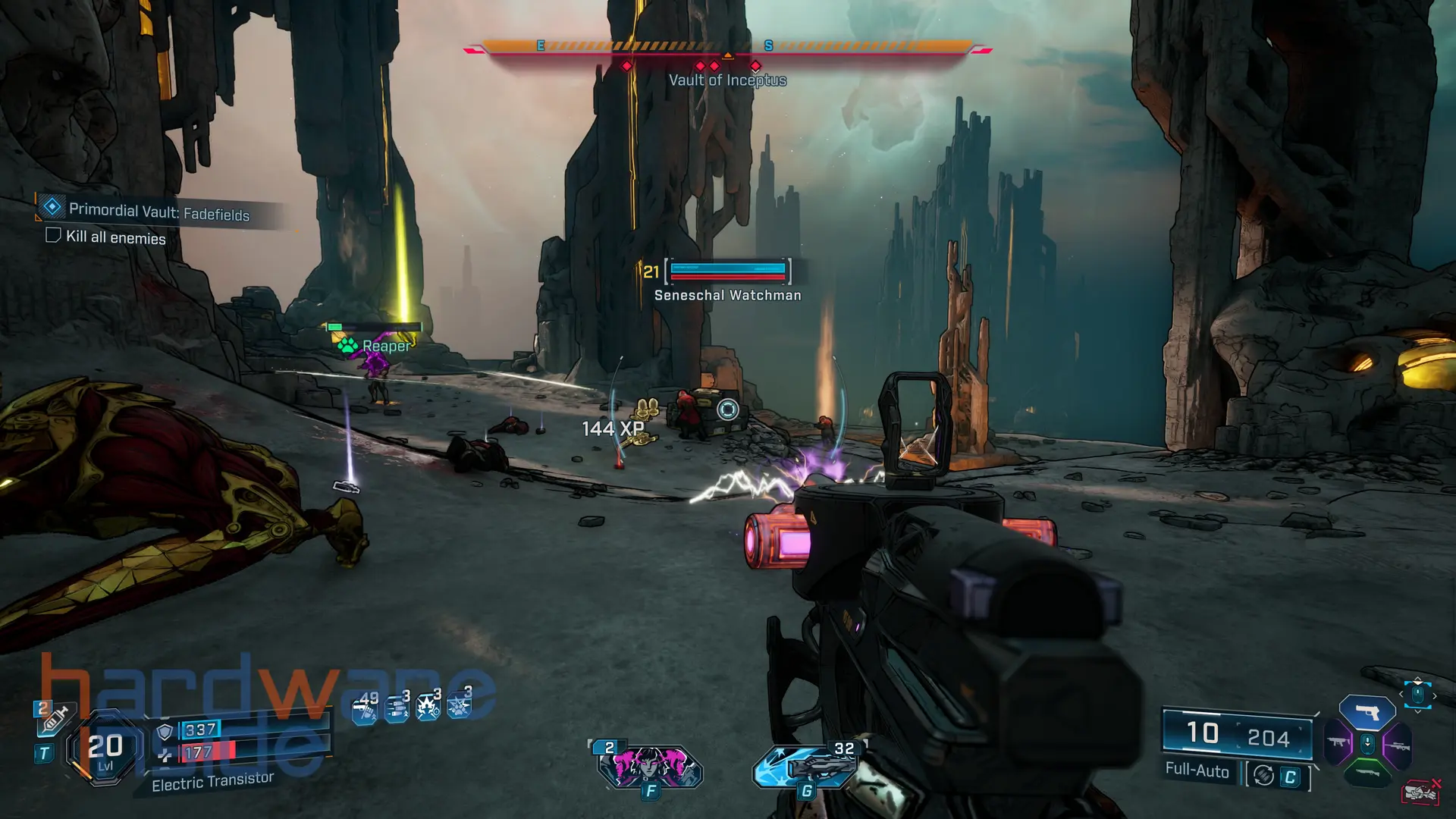Equip the SMG in the left slot

pyautogui.click(x=1338, y=743)
